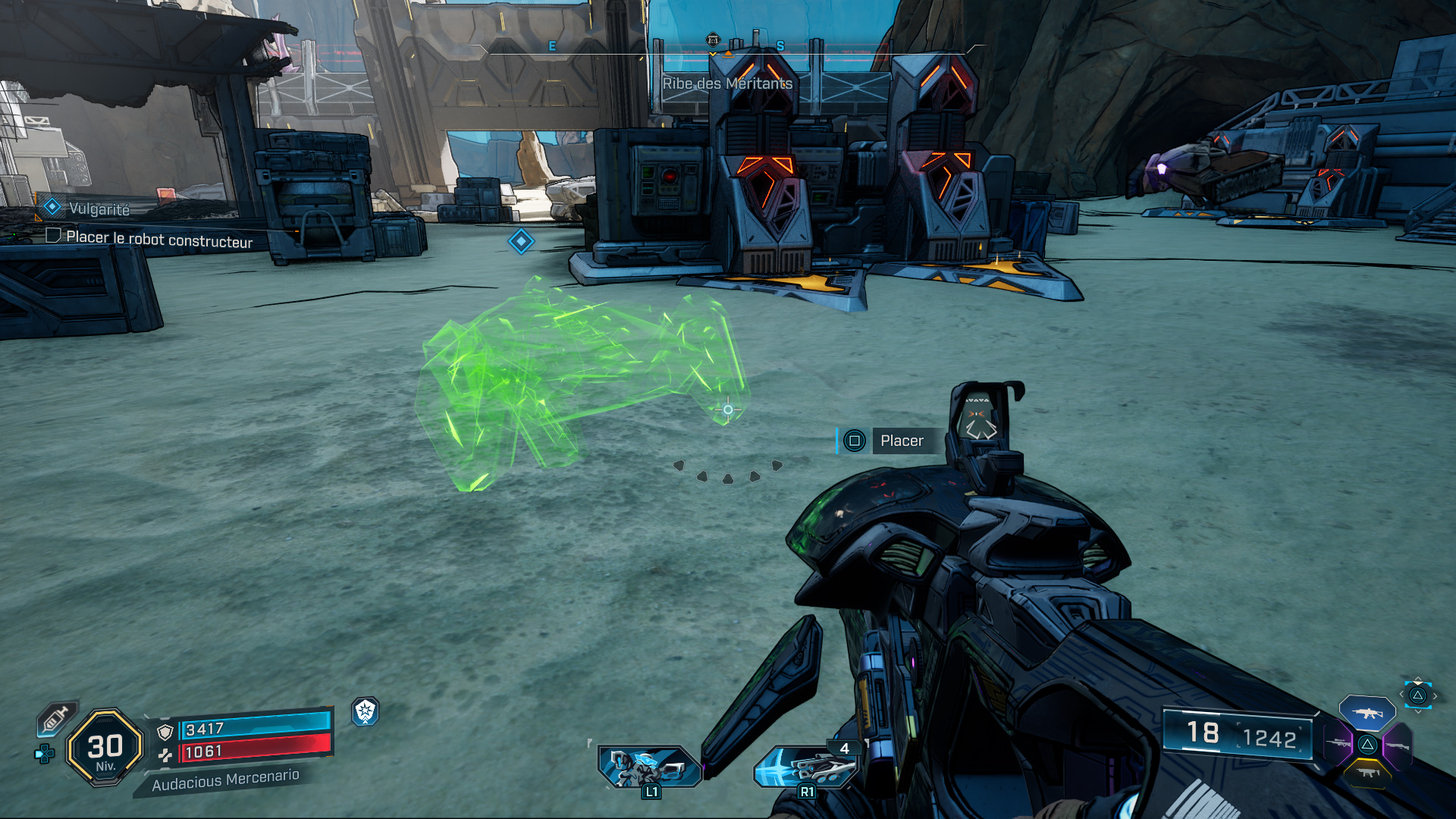Viewport: 1456px width, 819px height.
Task: Click the shield icon beside the 3417 value
Action: click(165, 730)
